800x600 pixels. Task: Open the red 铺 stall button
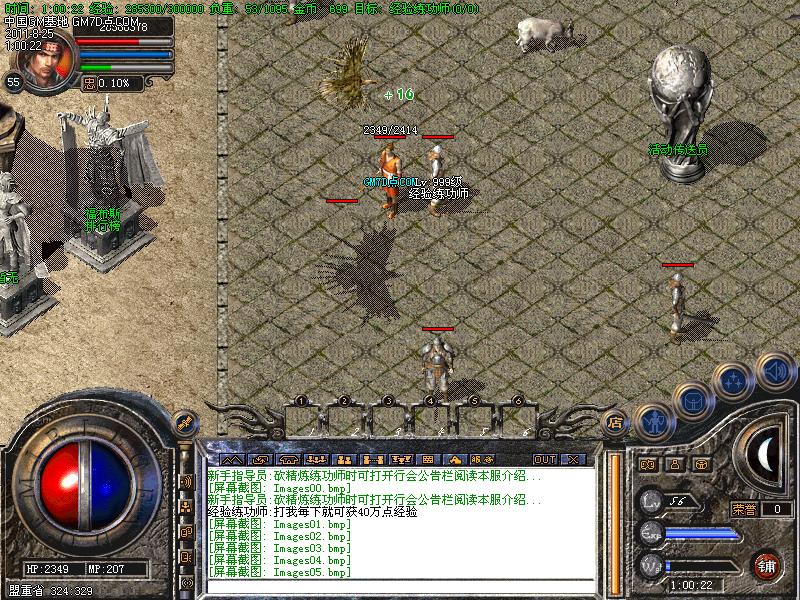[x=767, y=565]
